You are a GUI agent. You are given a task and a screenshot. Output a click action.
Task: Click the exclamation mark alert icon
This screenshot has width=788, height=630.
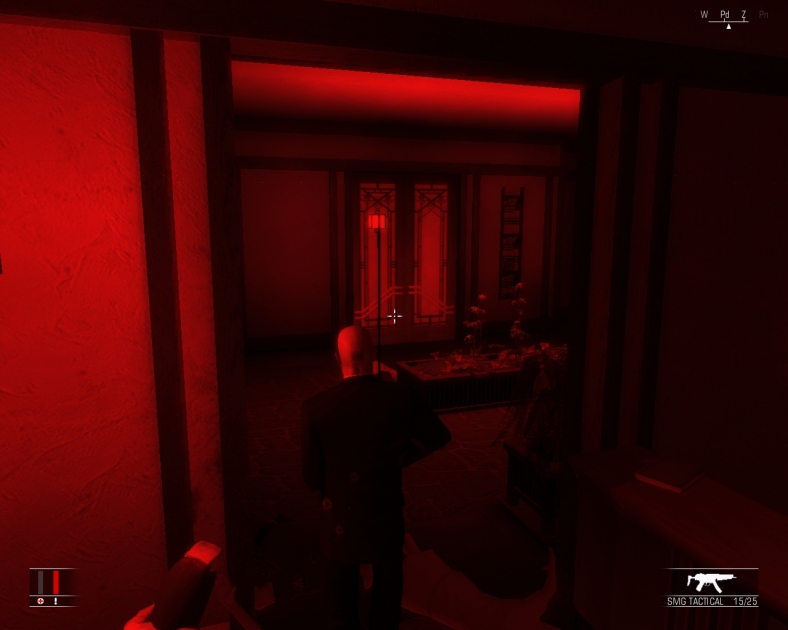(55, 601)
